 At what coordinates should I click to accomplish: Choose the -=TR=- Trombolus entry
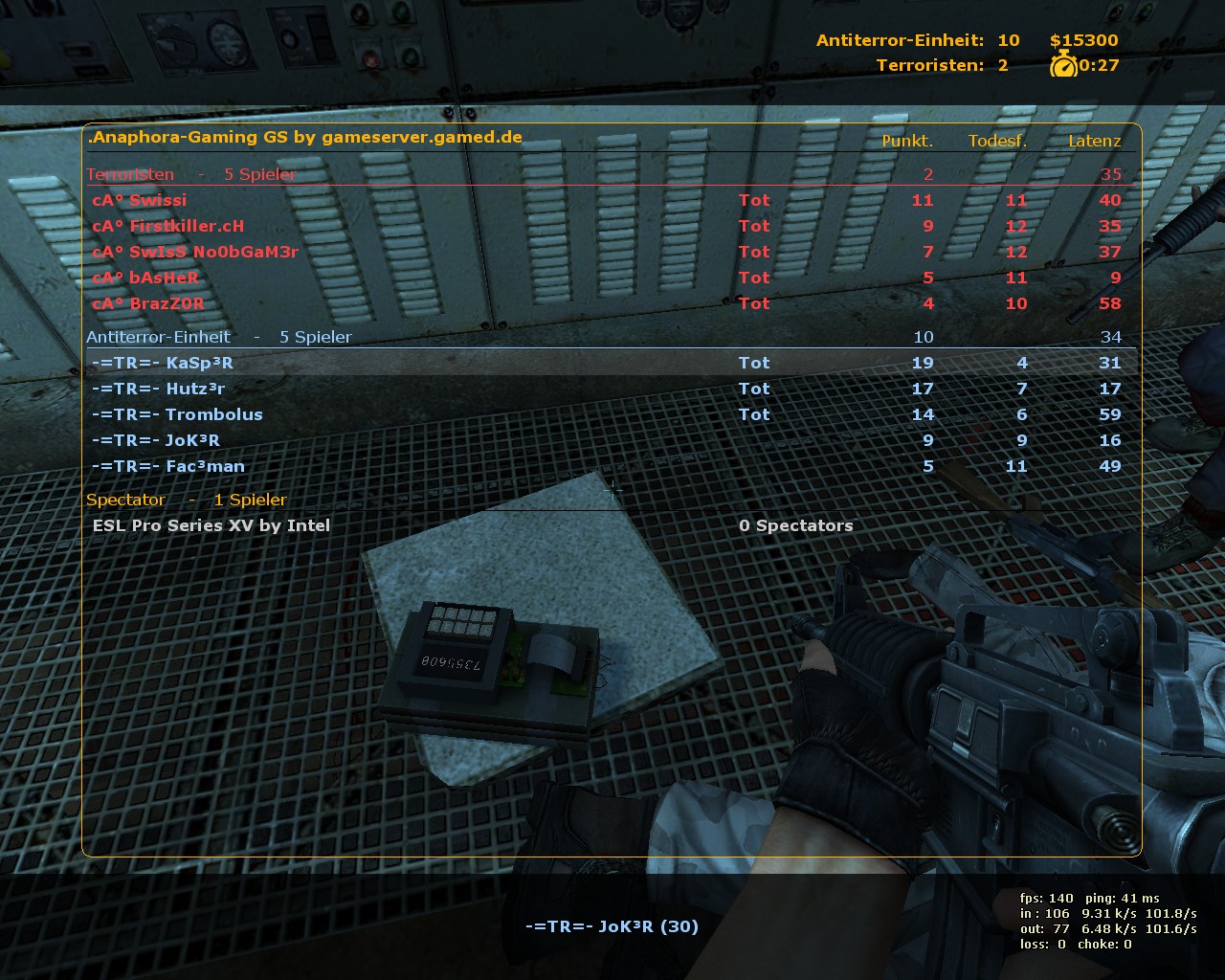pos(177,414)
